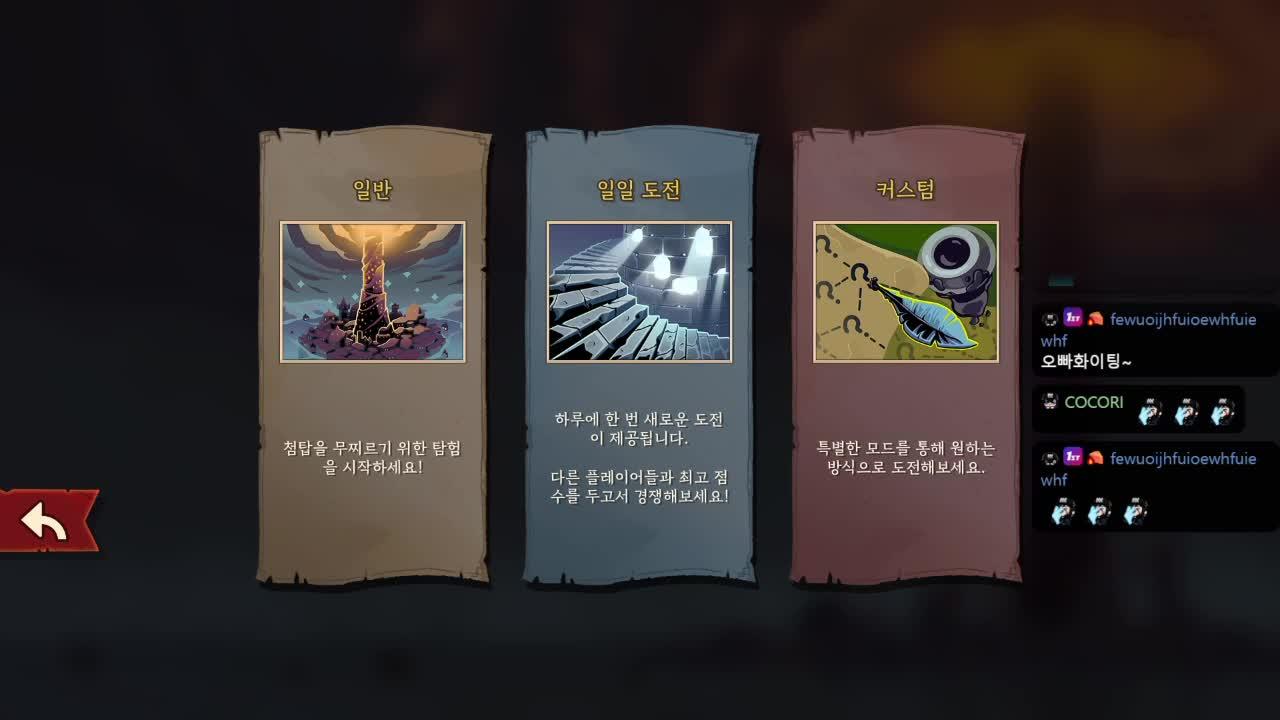Click the green progress bar above the chat
Image resolution: width=1280 pixels, height=720 pixels.
pos(1060,283)
